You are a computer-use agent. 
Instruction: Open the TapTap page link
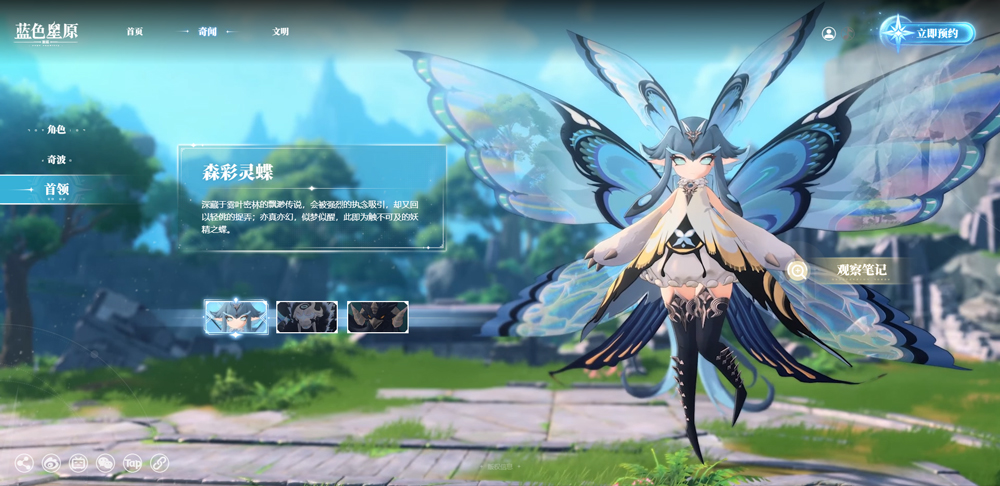(x=132, y=463)
